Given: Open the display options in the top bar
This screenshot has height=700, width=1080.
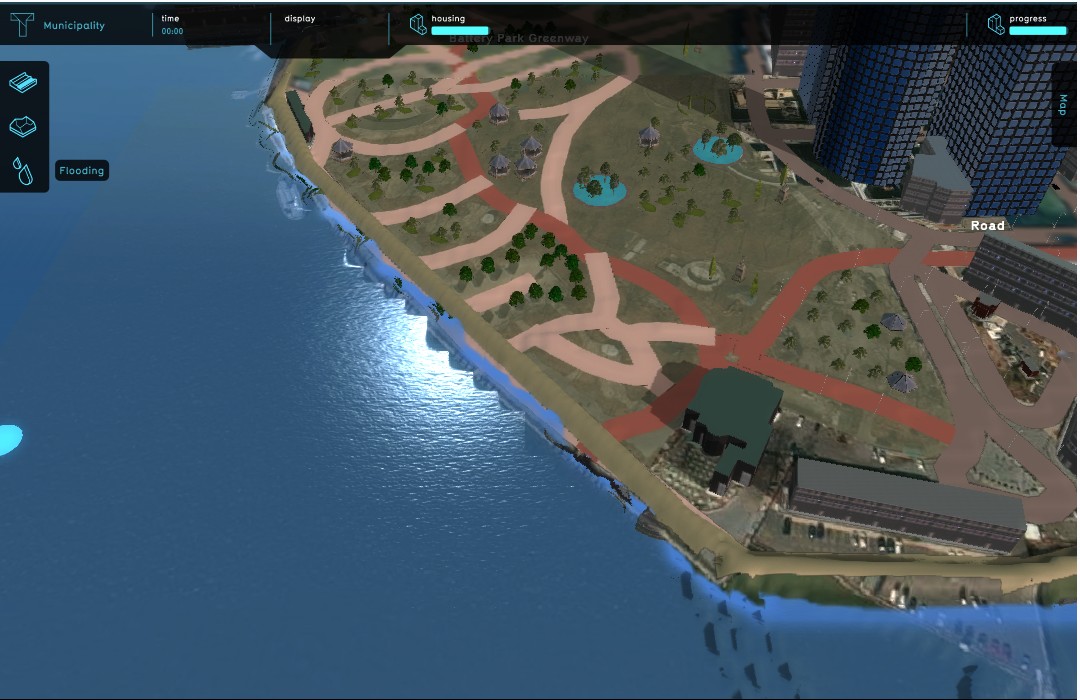Looking at the screenshot, I should 300,19.
